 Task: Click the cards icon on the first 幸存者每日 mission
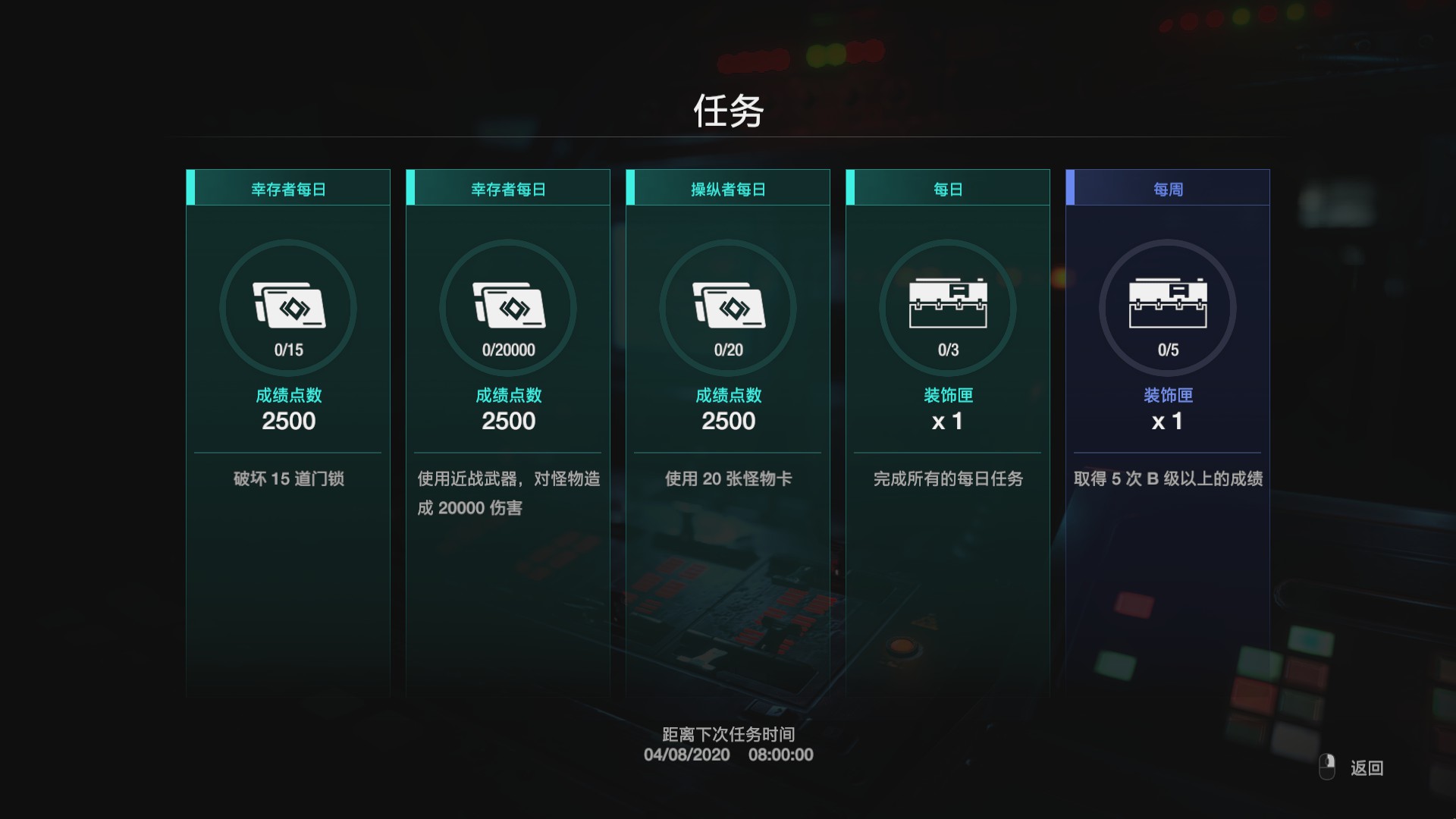(x=288, y=303)
